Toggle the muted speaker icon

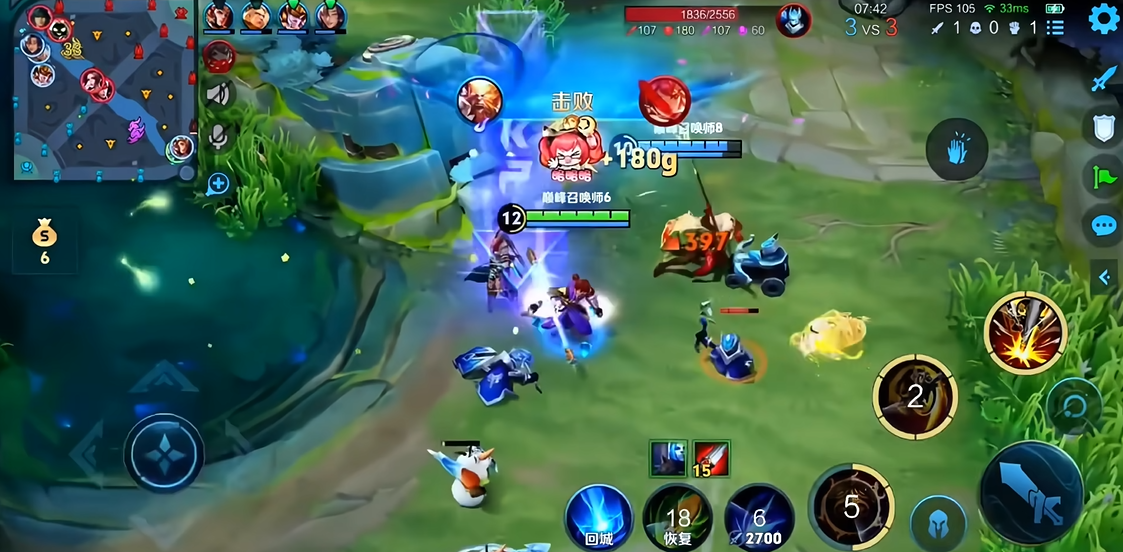pyautogui.click(x=218, y=95)
